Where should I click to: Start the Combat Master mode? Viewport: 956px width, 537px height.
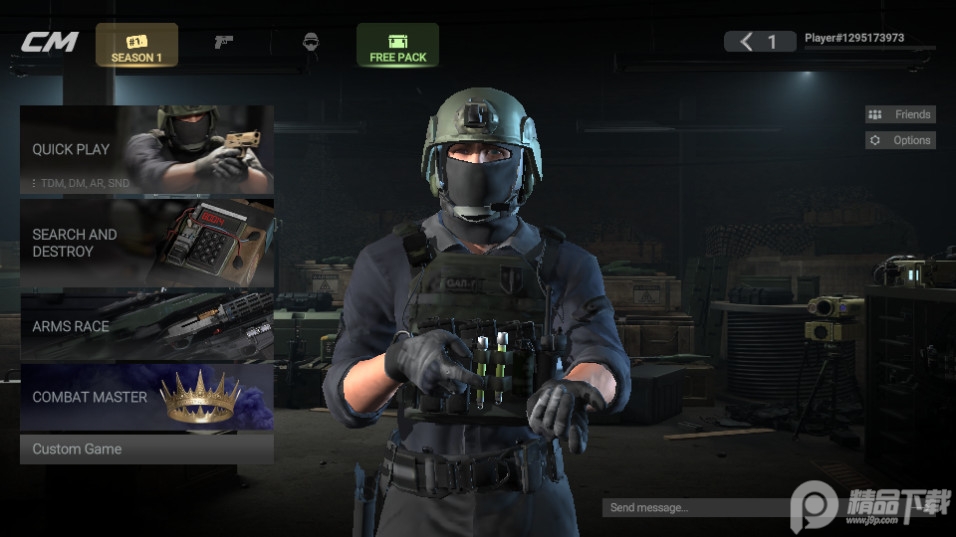tap(146, 397)
